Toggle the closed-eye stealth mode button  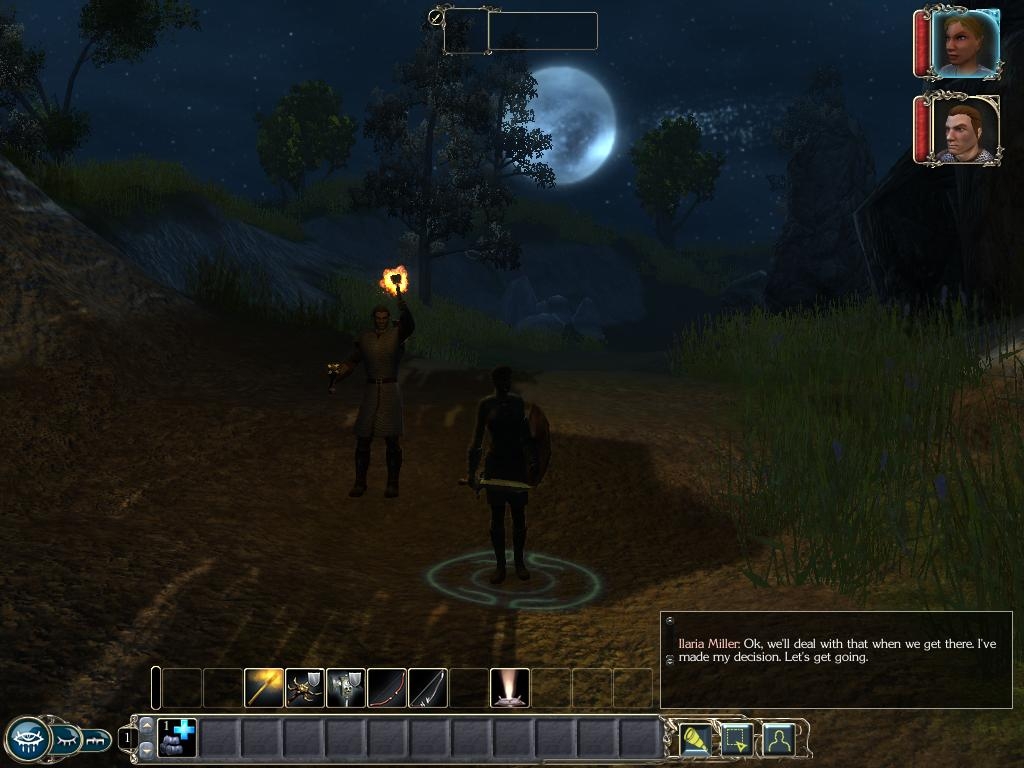click(x=65, y=740)
